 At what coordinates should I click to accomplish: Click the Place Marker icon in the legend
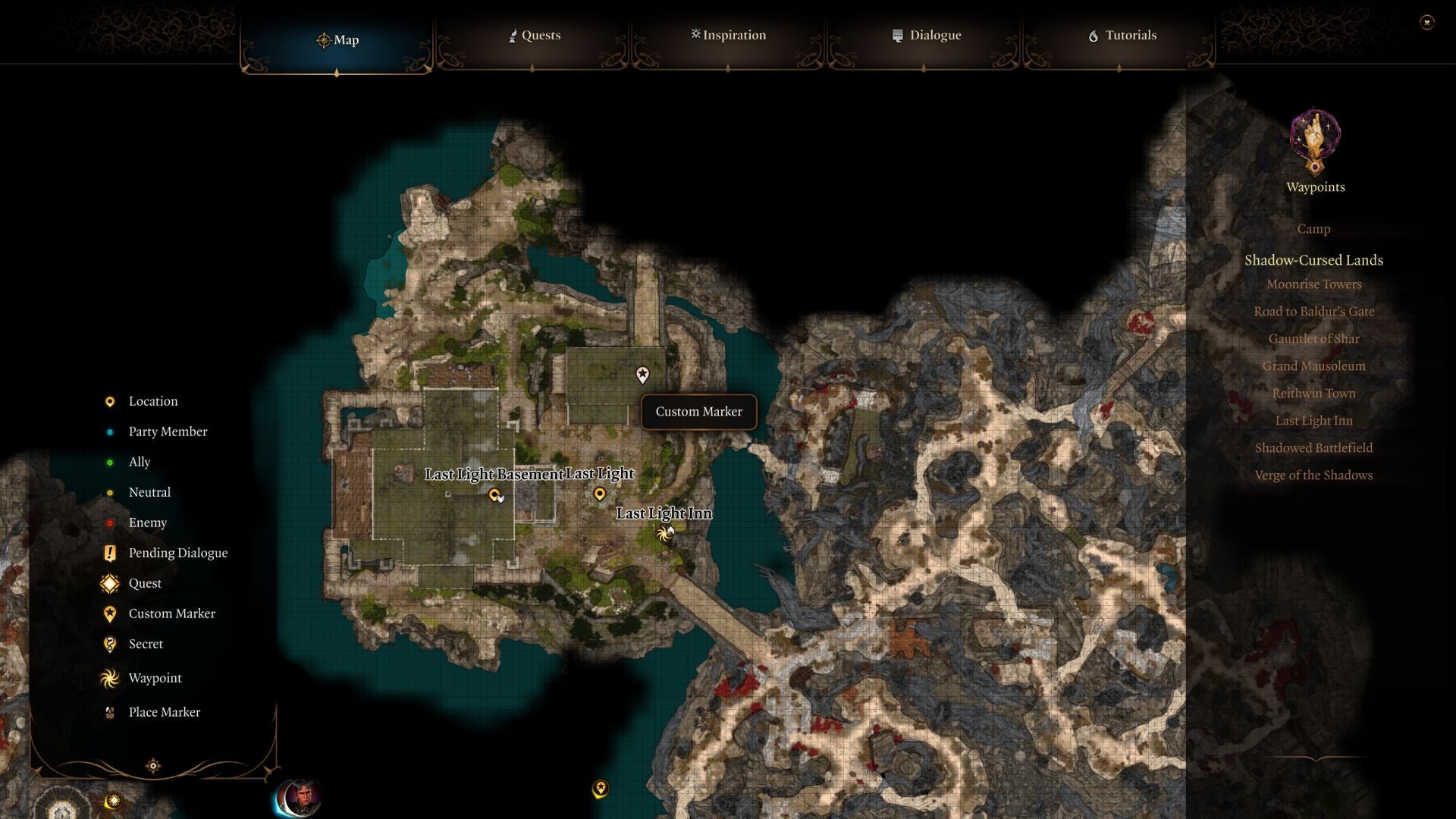tap(109, 712)
